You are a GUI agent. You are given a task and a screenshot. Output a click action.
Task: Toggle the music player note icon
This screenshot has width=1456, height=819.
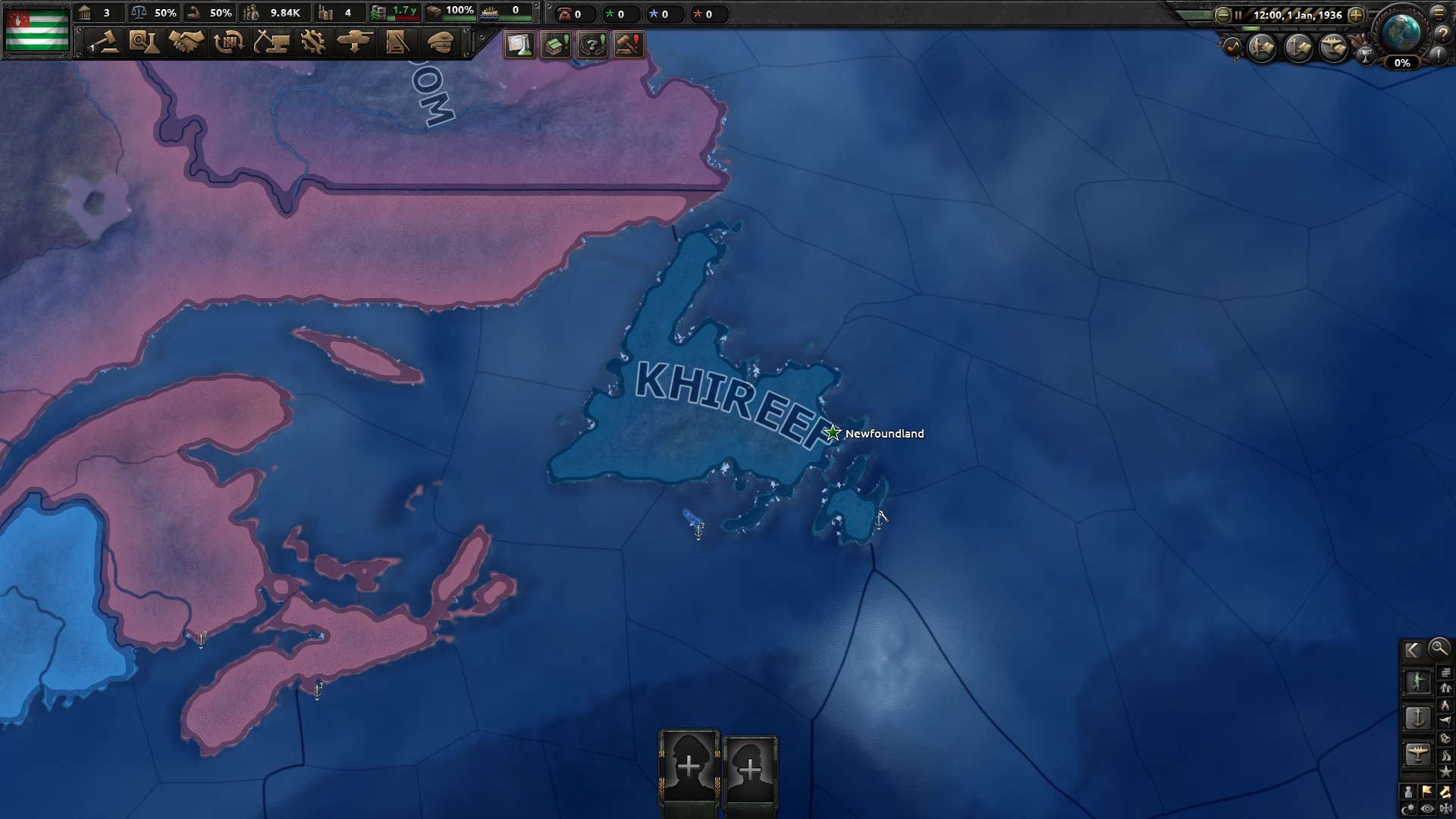point(1233,47)
